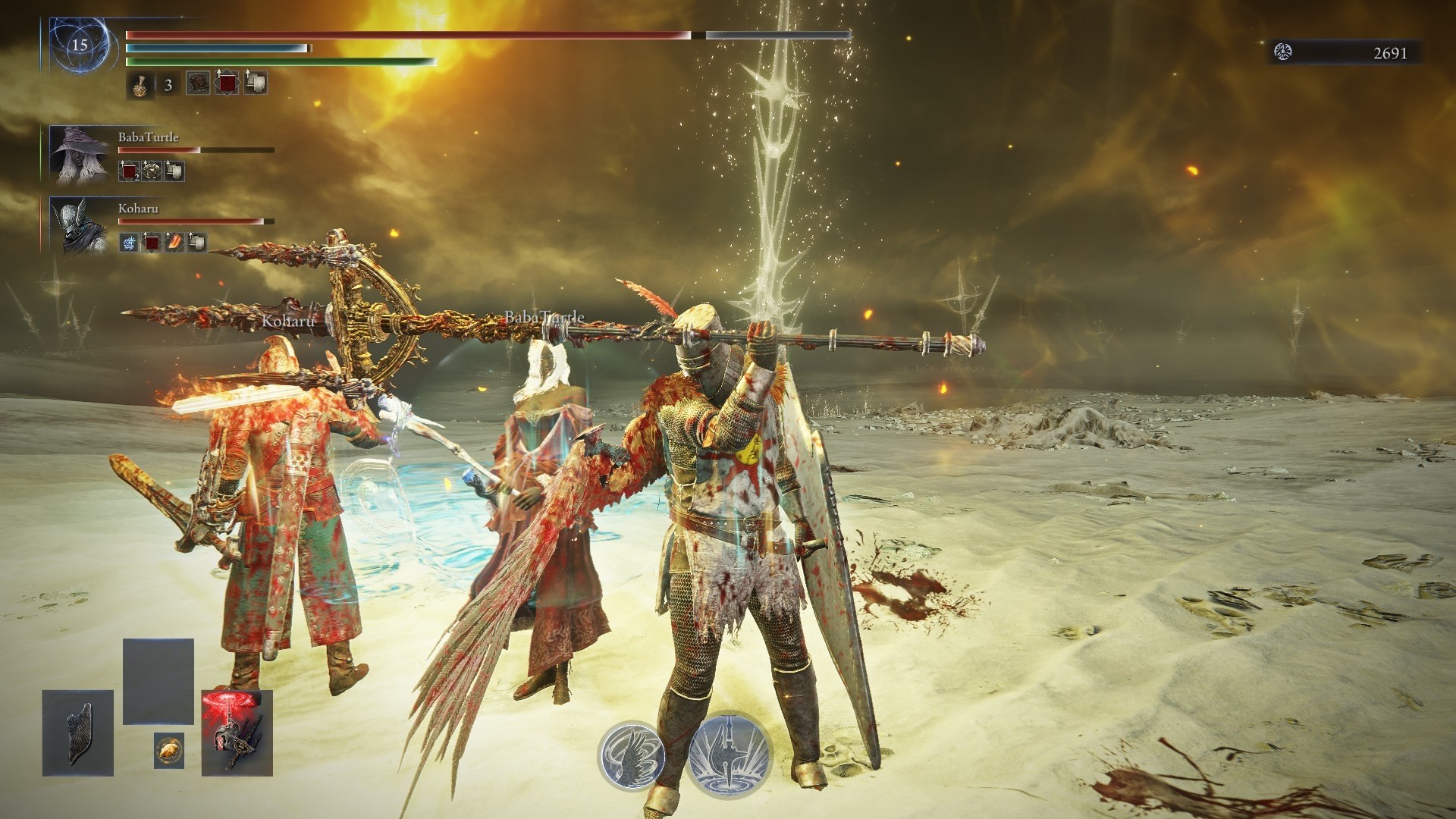Viewport: 1456px width, 819px height.
Task: Activate the sword ultimate art icon
Action: click(x=730, y=755)
